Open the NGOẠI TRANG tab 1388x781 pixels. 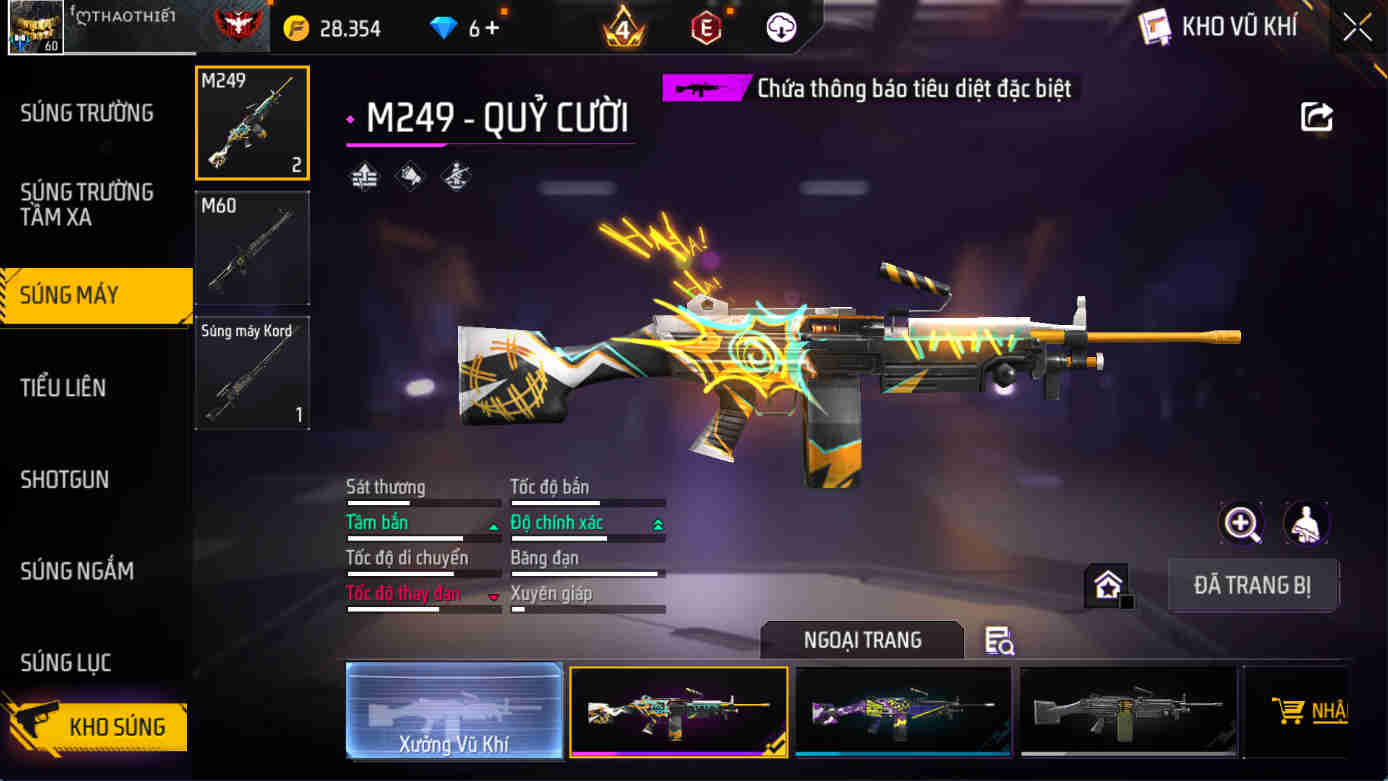tap(861, 640)
